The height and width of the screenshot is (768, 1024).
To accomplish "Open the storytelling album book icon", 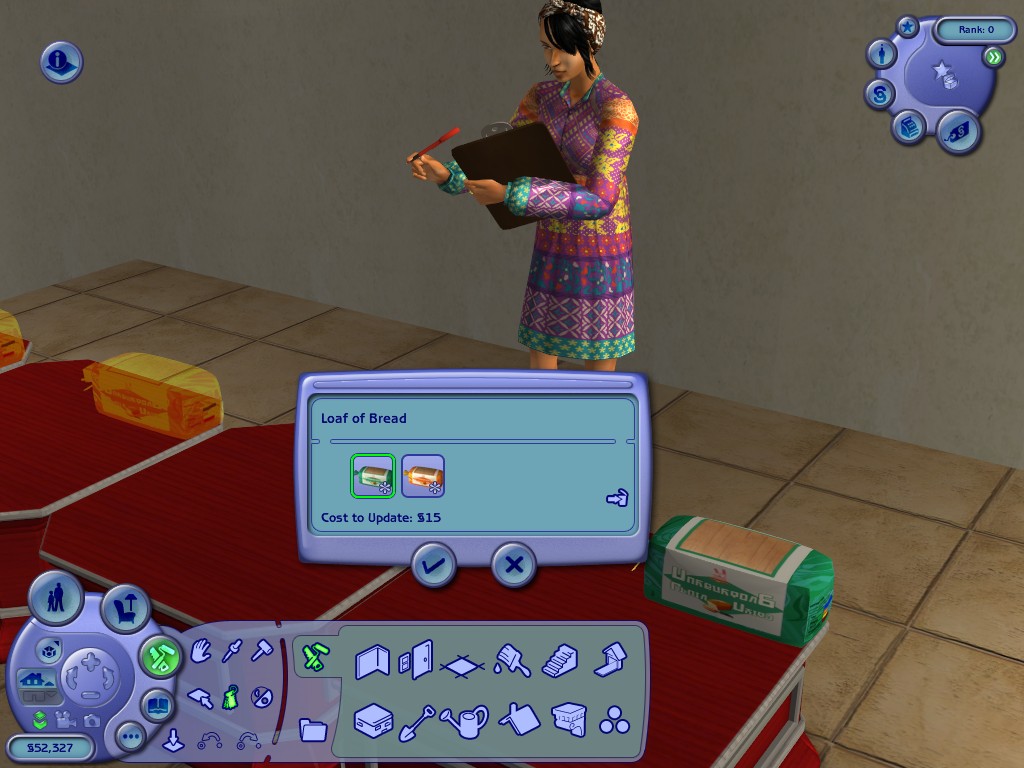I will pos(159,704).
